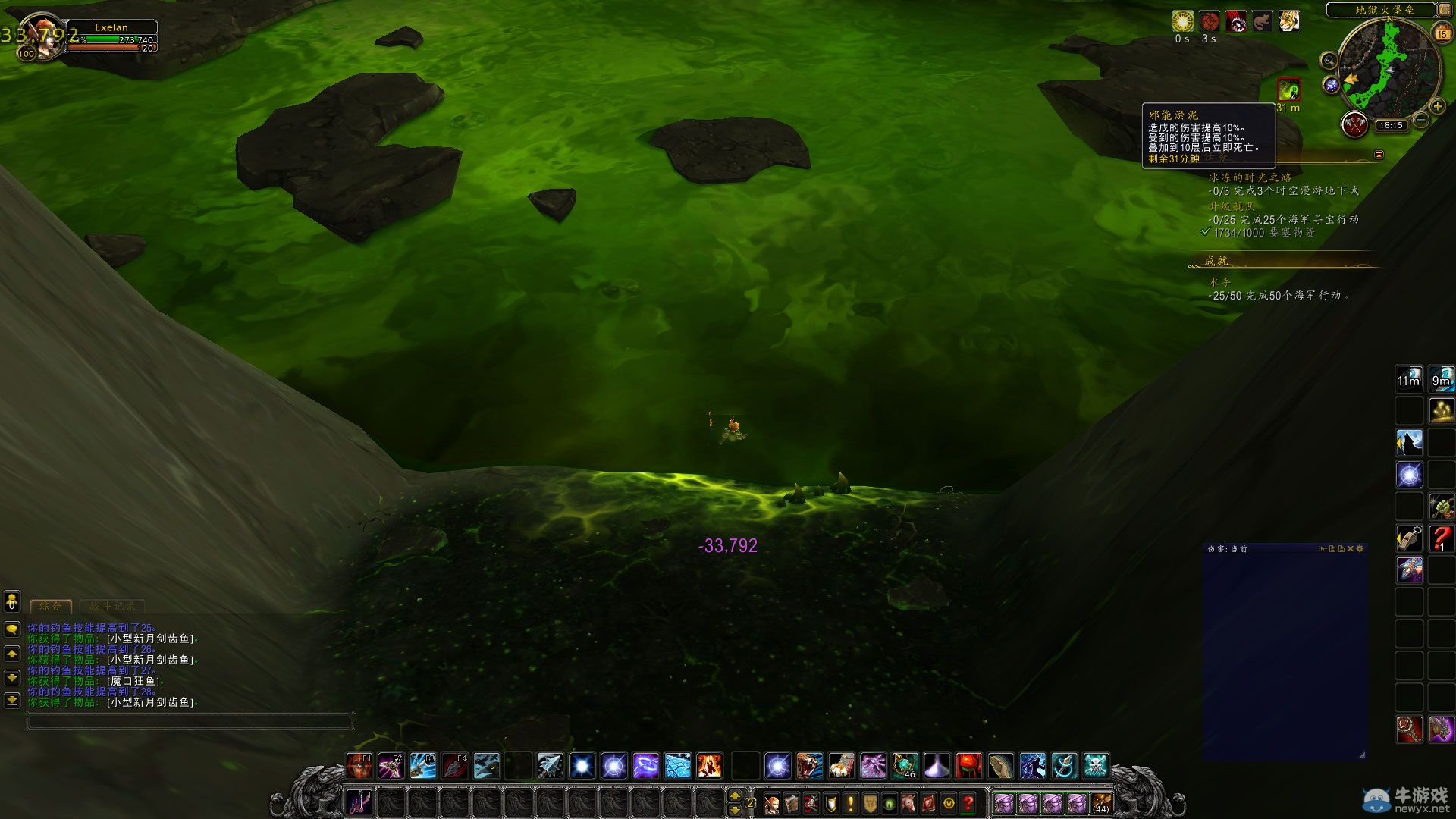Click the tiger buff icon
This screenshot has width=1456, height=819.
(1288, 22)
